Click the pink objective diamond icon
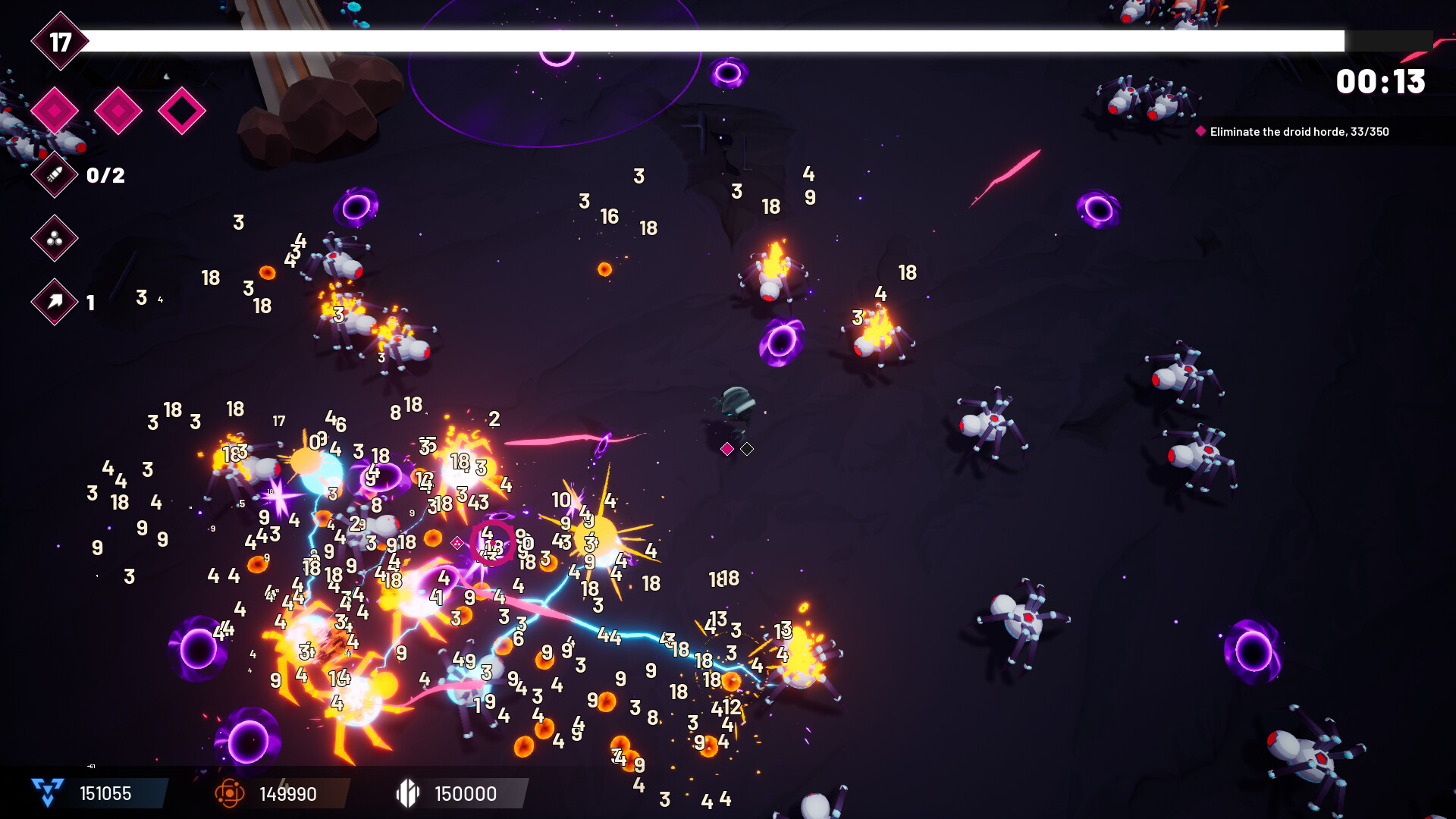 pos(1200,131)
